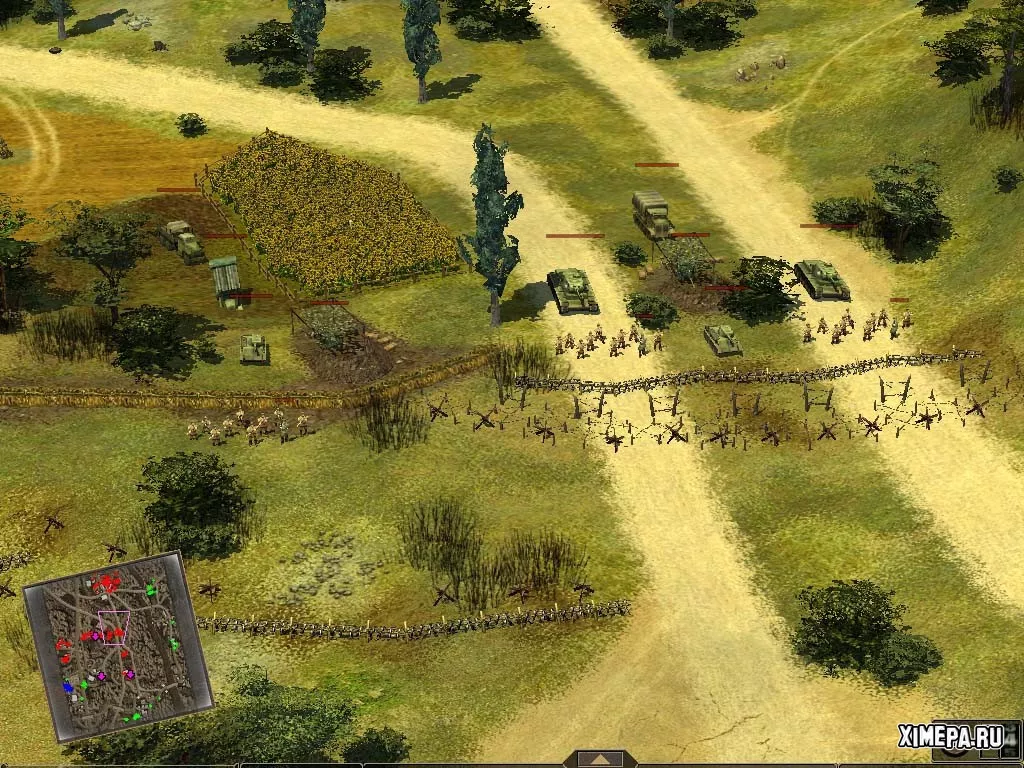The width and height of the screenshot is (1024, 768).
Task: Expand the hidden bottom panel with the up arrow
Action: coord(600,759)
